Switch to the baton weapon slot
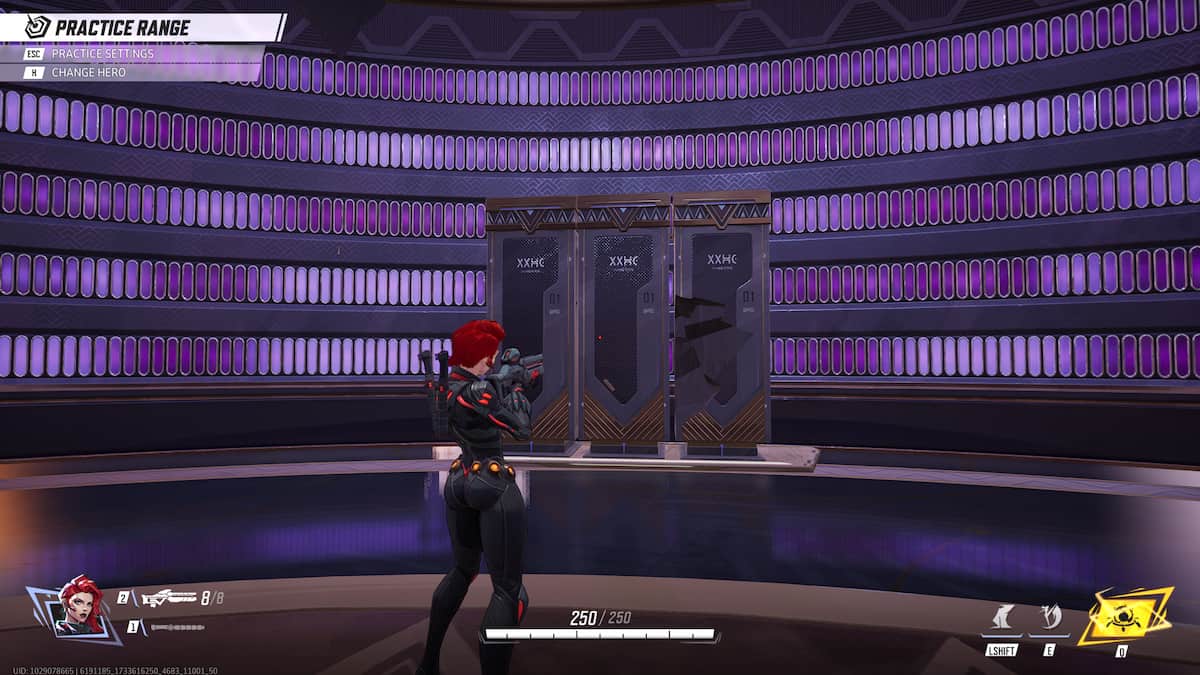 [177, 627]
